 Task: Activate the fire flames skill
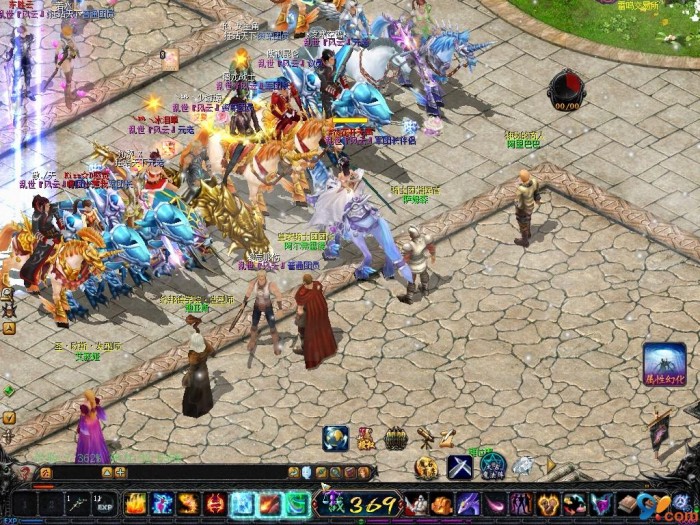(x=136, y=504)
